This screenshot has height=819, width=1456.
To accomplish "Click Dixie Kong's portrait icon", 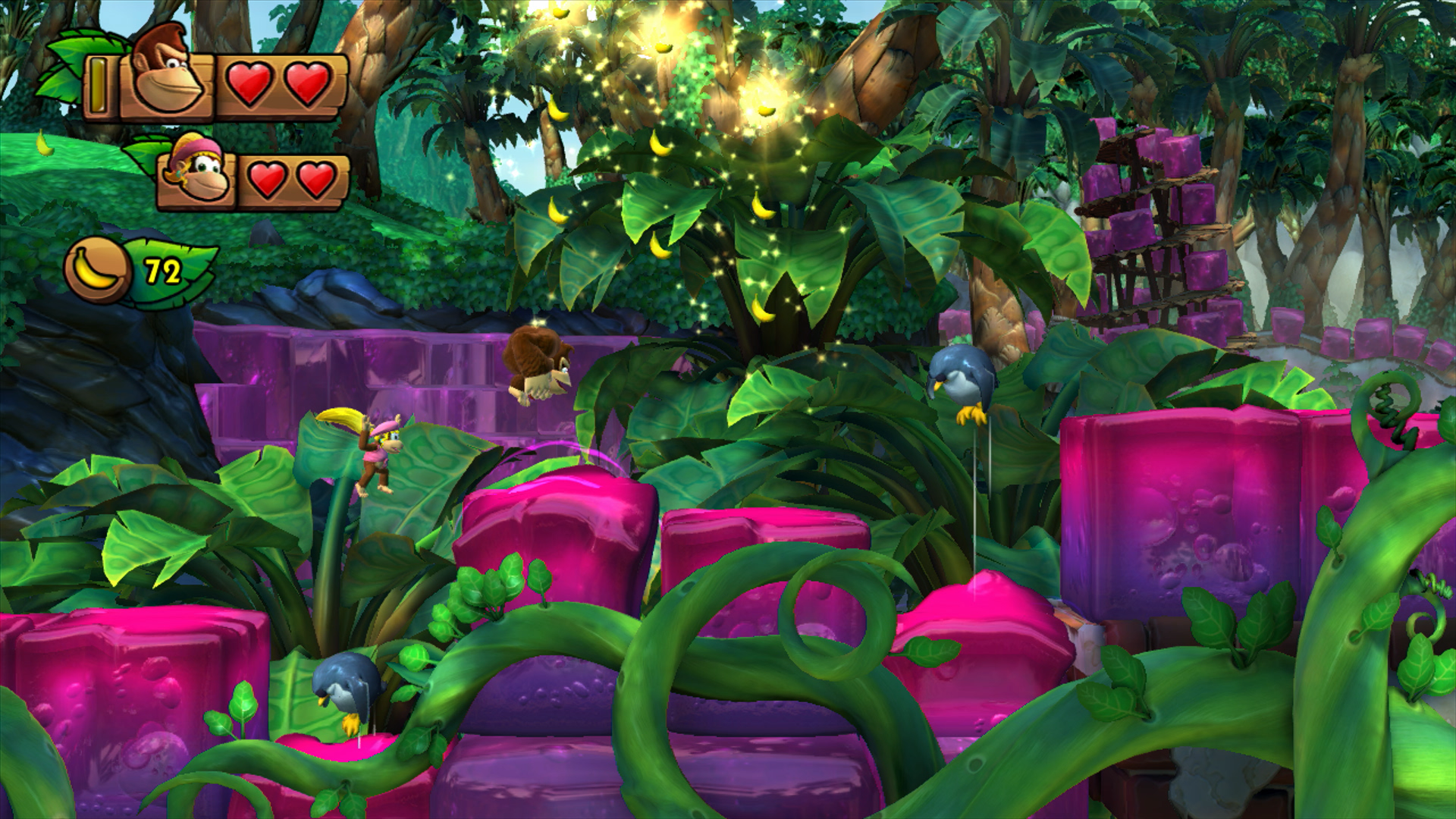I will click(x=199, y=174).
